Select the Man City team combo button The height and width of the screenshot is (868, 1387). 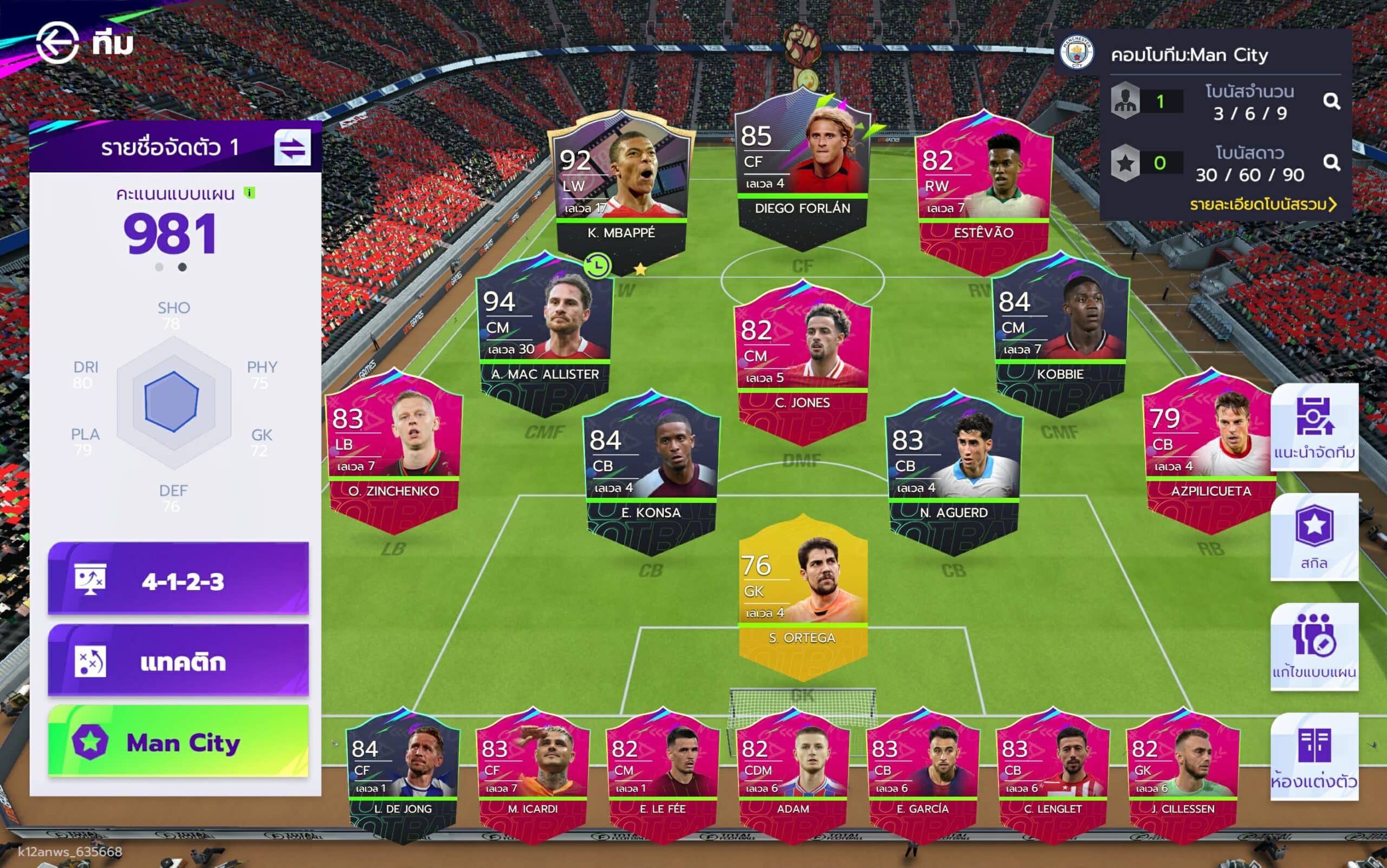(178, 742)
